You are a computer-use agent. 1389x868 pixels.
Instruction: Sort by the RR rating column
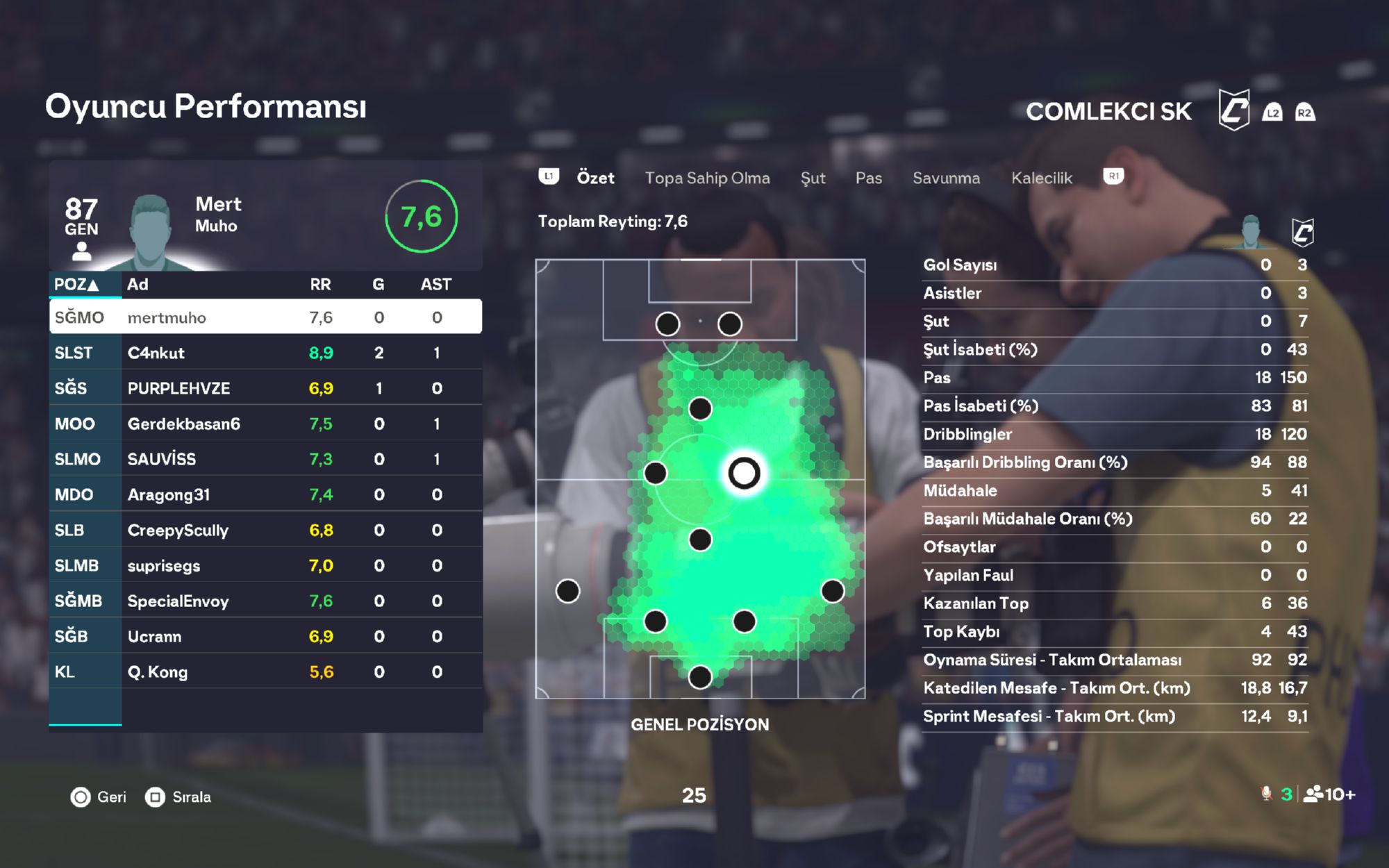tap(320, 284)
